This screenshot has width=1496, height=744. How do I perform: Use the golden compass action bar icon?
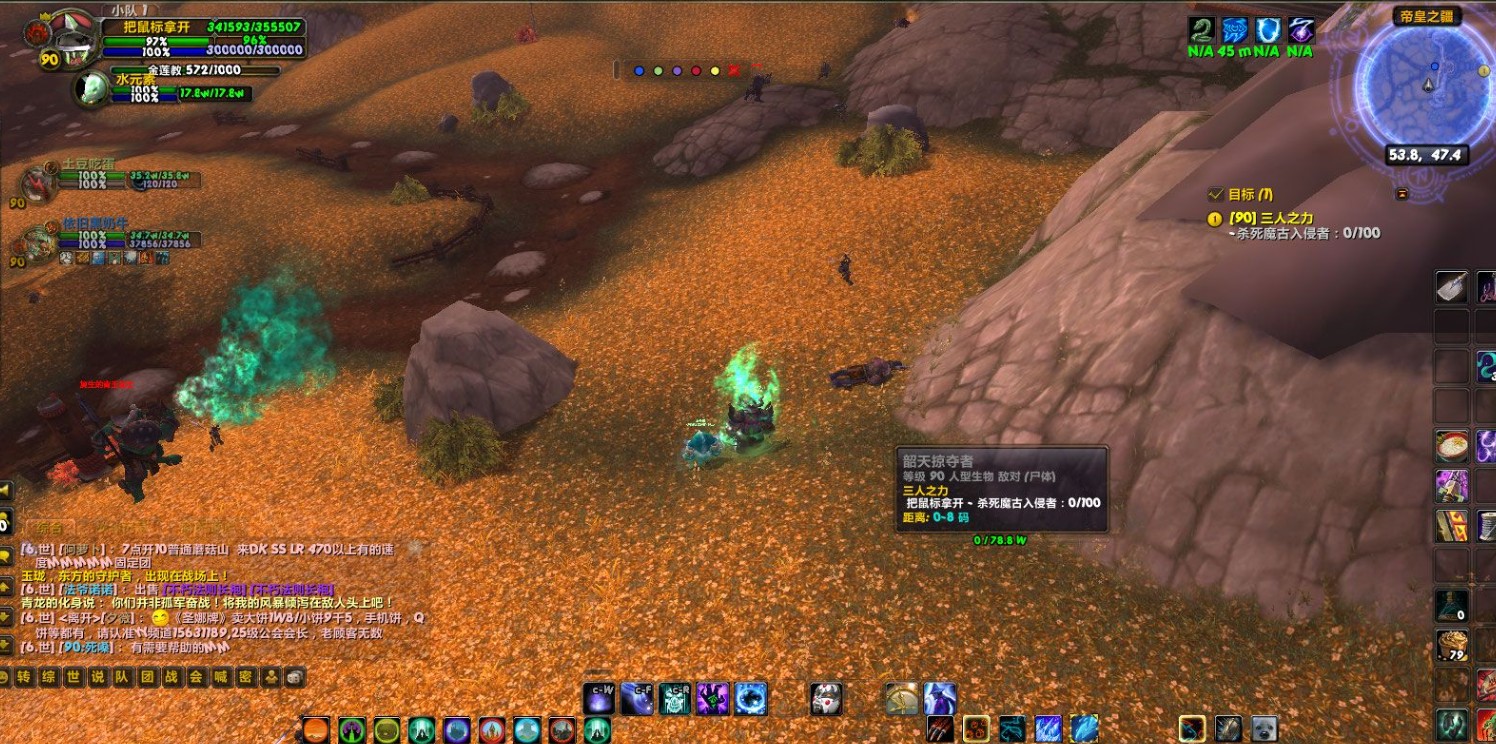pyautogui.click(x=902, y=698)
